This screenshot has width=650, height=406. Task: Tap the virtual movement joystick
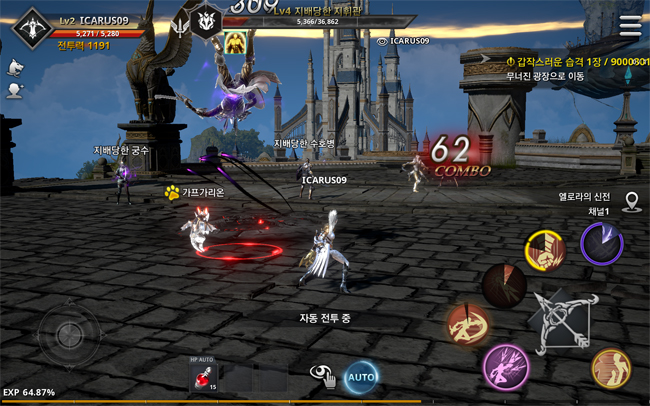(x=69, y=335)
